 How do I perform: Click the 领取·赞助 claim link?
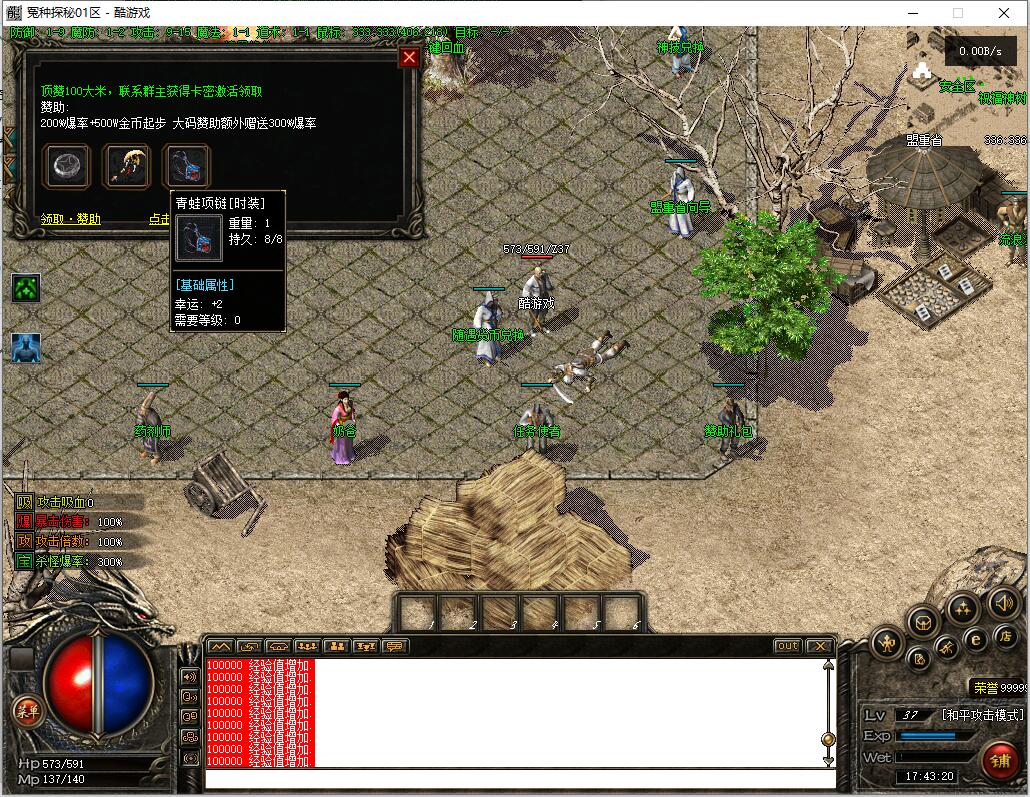[x=70, y=219]
